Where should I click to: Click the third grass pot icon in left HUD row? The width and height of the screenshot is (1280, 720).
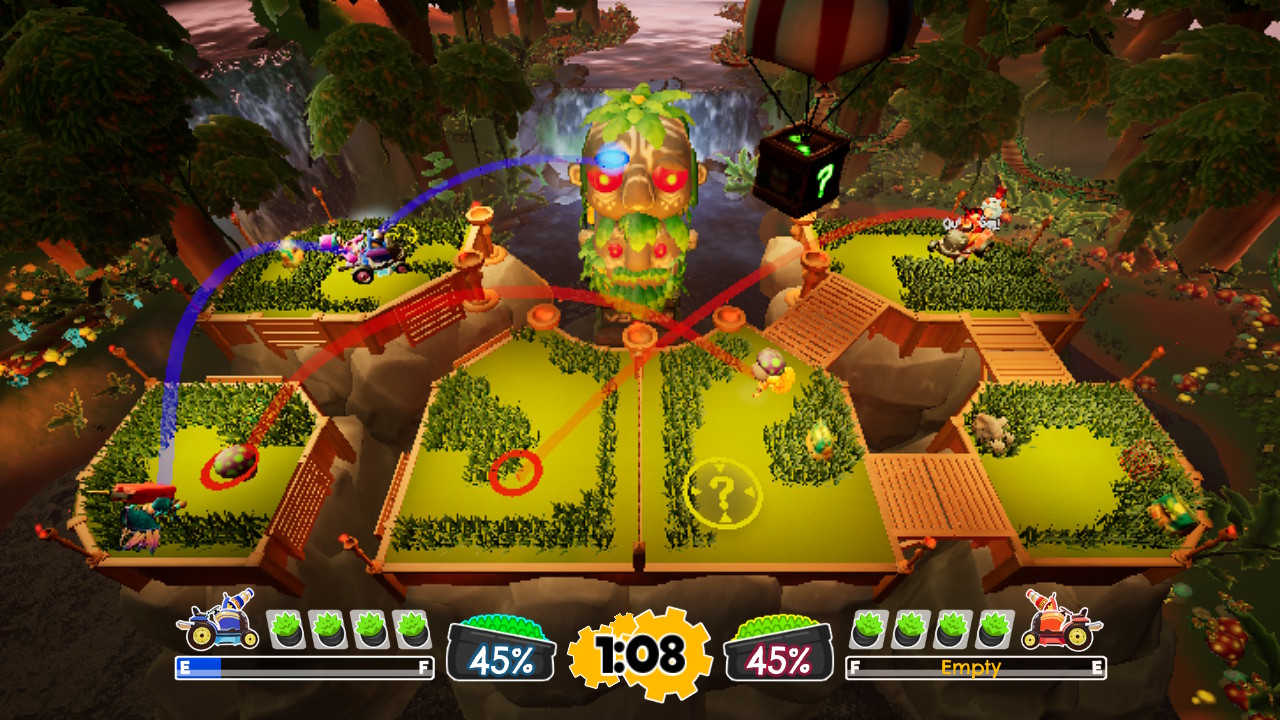[x=368, y=629]
